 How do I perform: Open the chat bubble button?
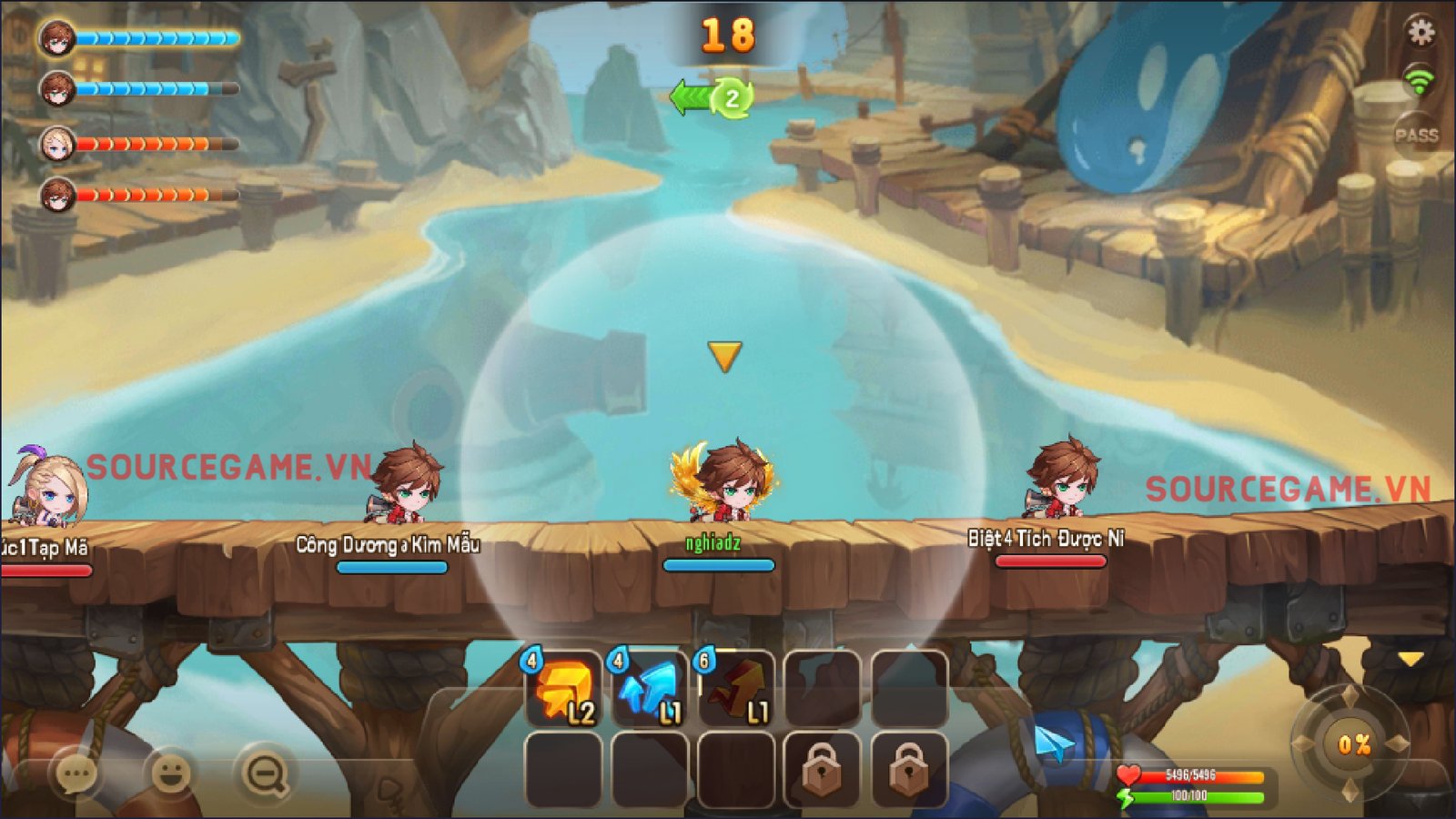(76, 773)
